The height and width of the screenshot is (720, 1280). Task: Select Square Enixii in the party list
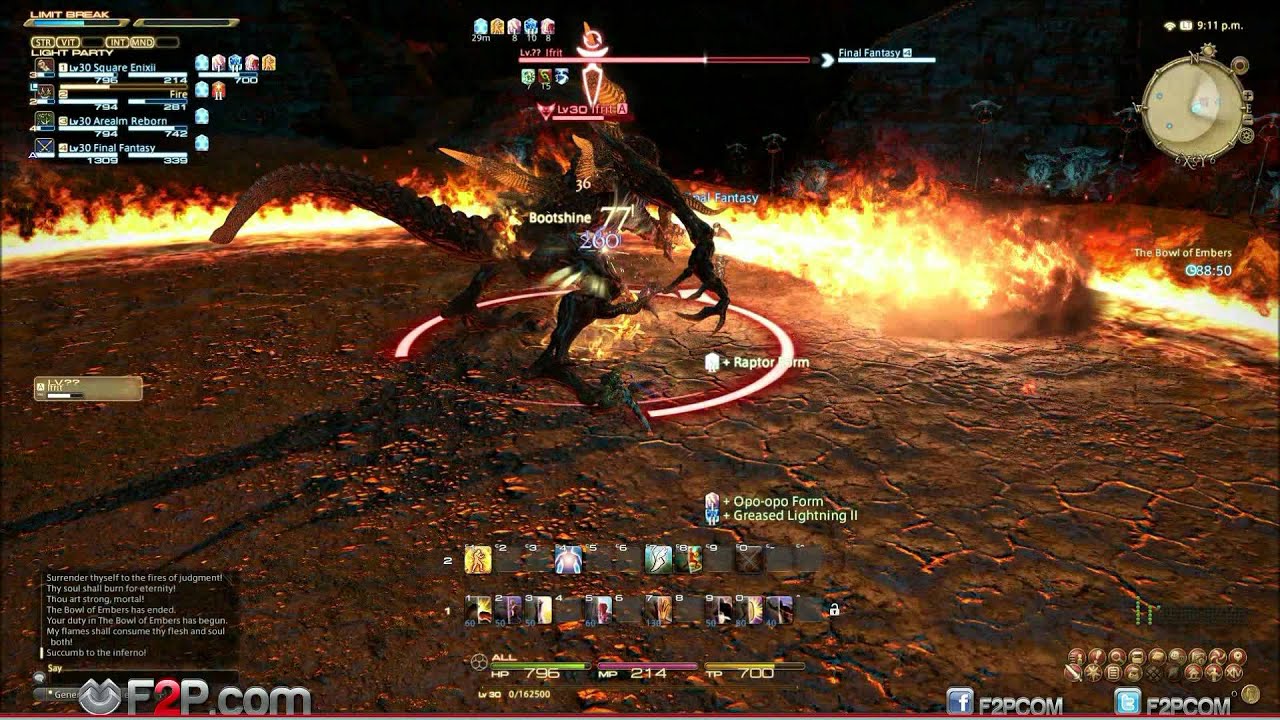coord(110,68)
